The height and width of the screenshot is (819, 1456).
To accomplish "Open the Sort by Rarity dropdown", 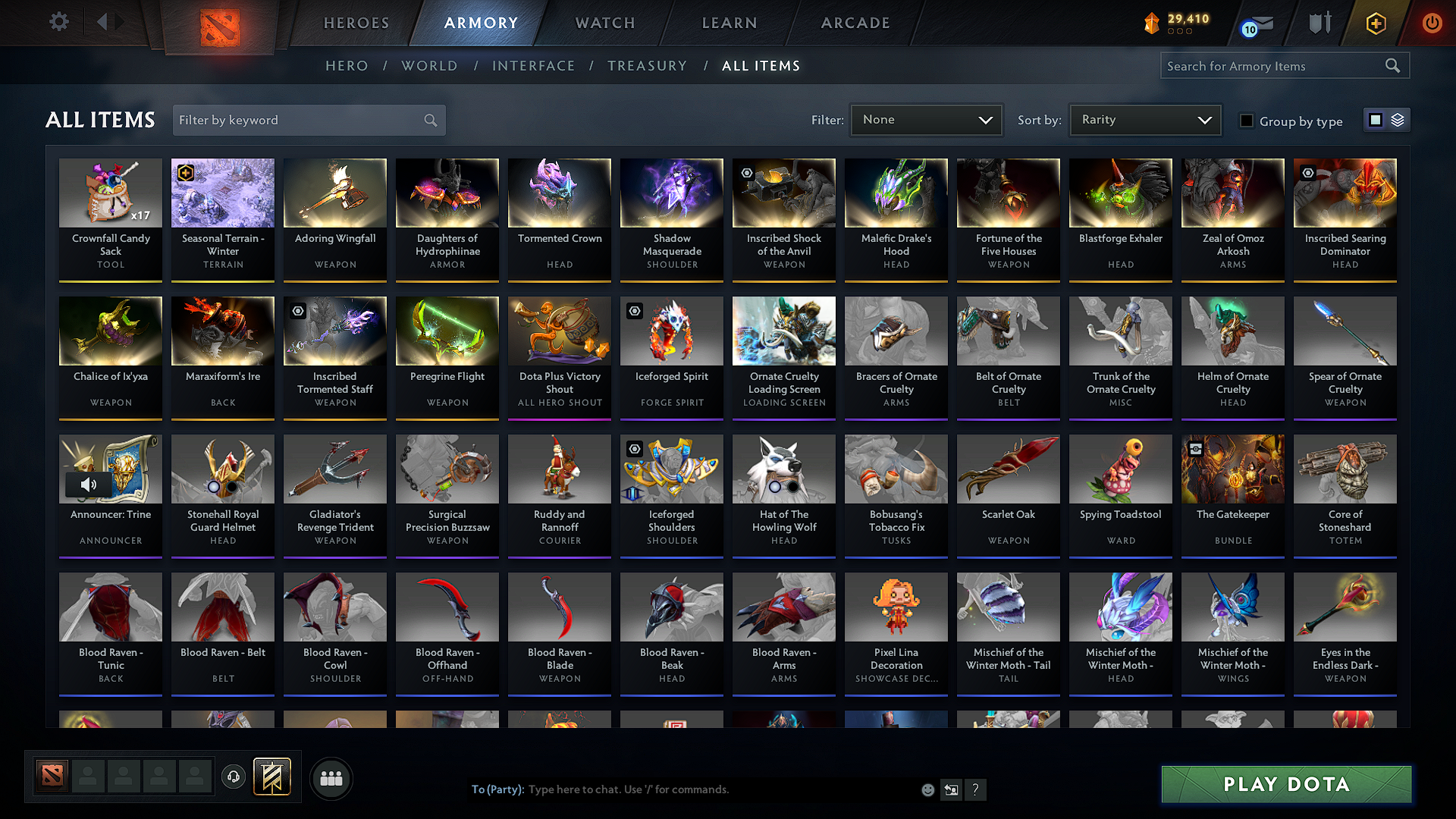I will [x=1144, y=120].
